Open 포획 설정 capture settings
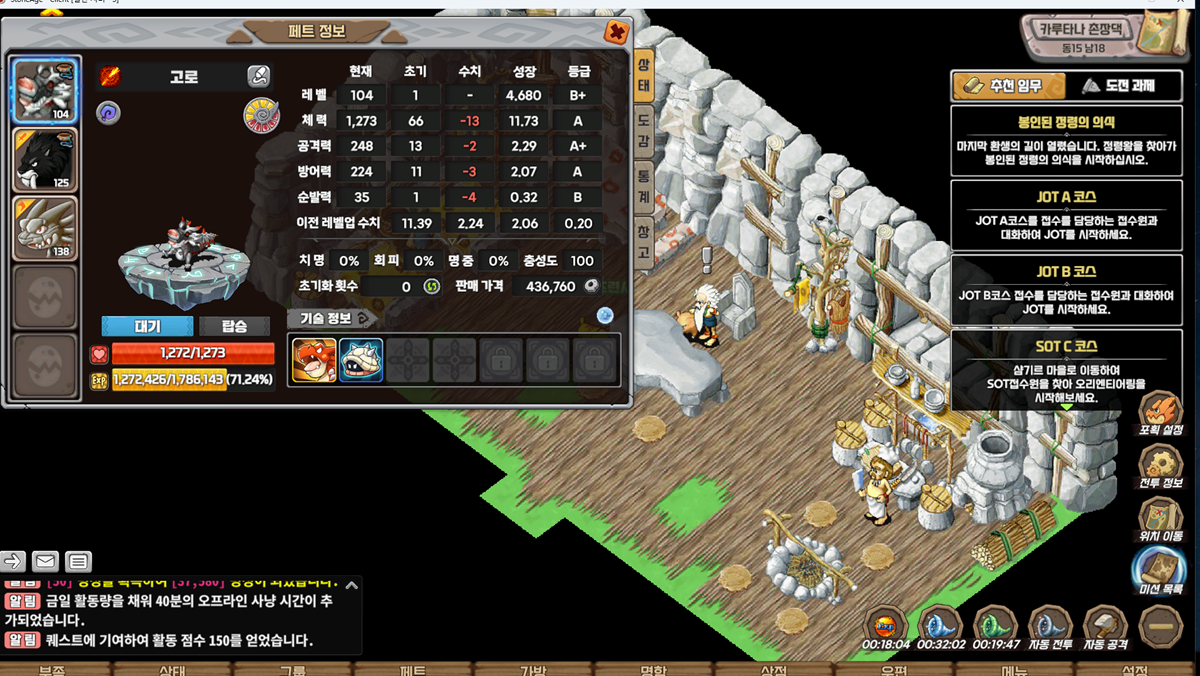Screen dimensions: 1200x676 click(1160, 413)
